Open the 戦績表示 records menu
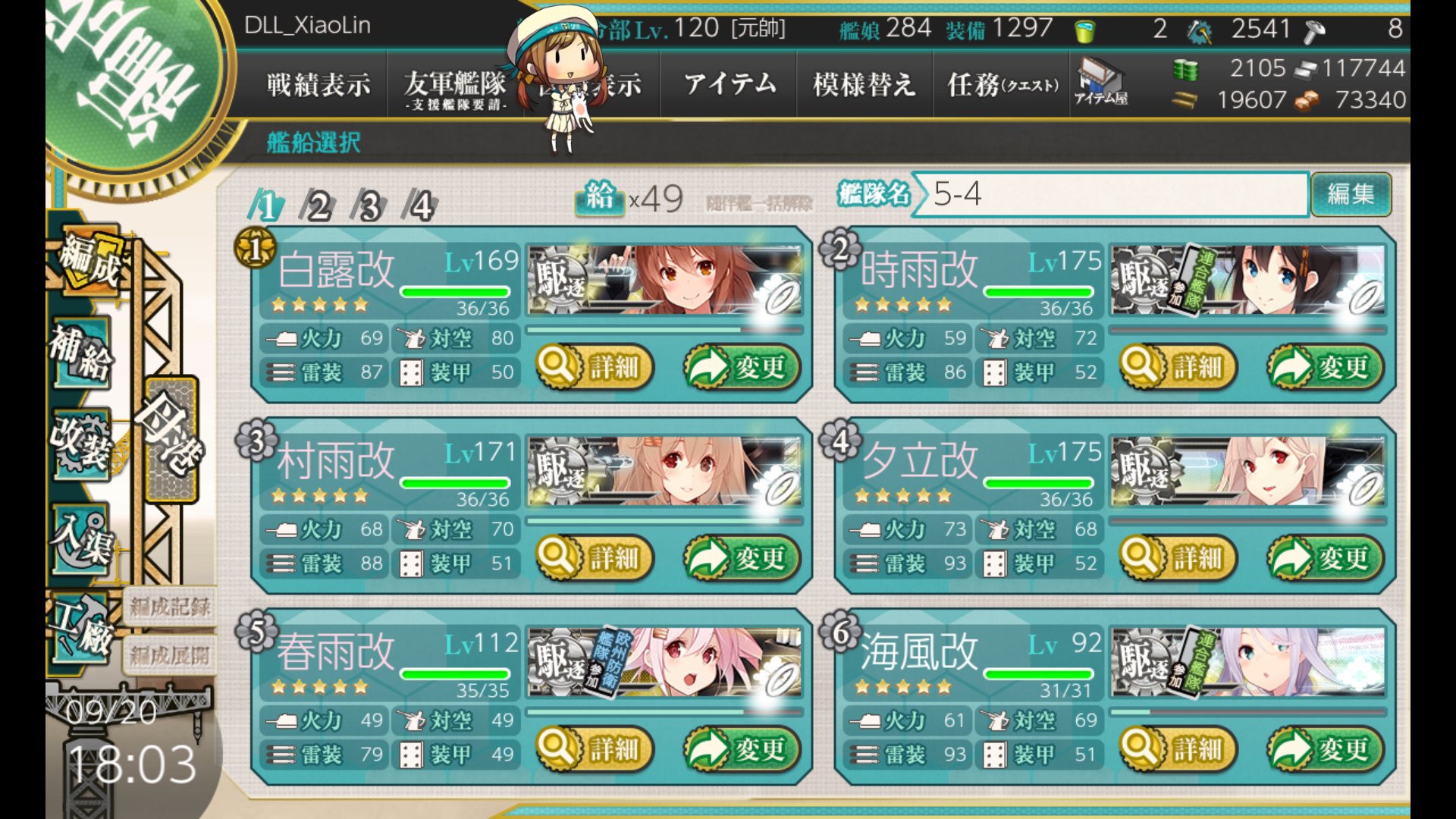Screen dimensions: 1456x819 318,84
